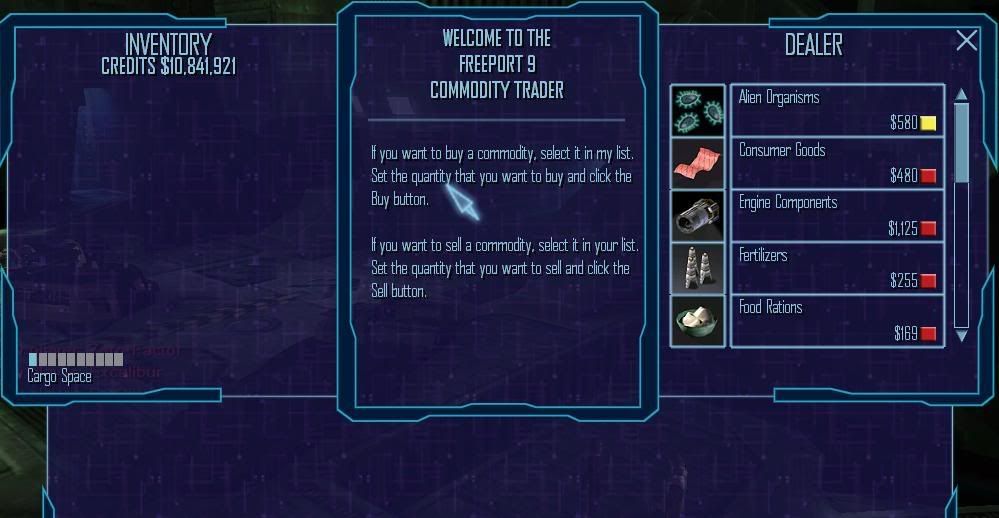Choose Consumer Goods commodity row
999x518 pixels.
[837, 163]
